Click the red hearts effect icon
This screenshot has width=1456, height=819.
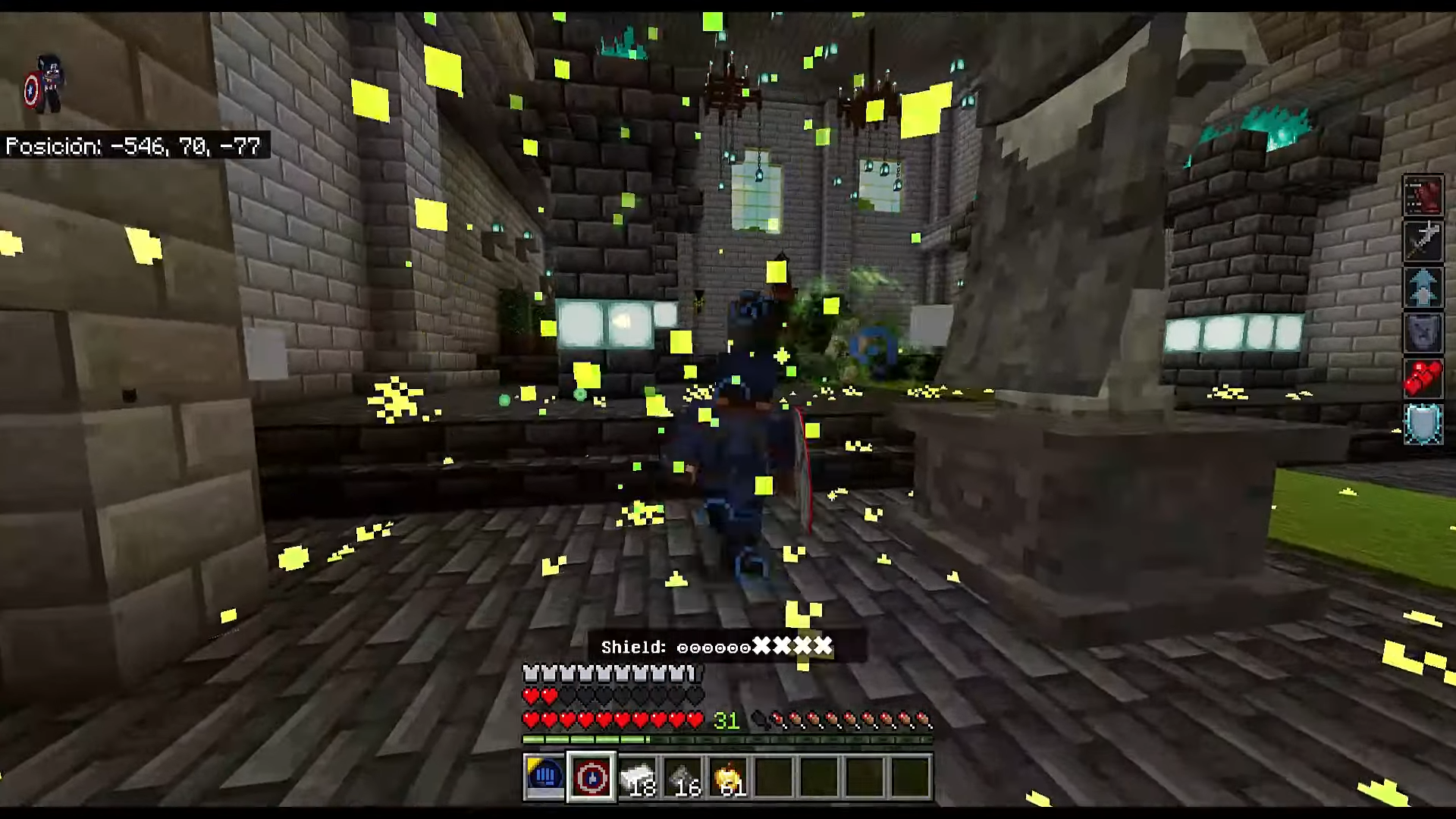[1423, 378]
